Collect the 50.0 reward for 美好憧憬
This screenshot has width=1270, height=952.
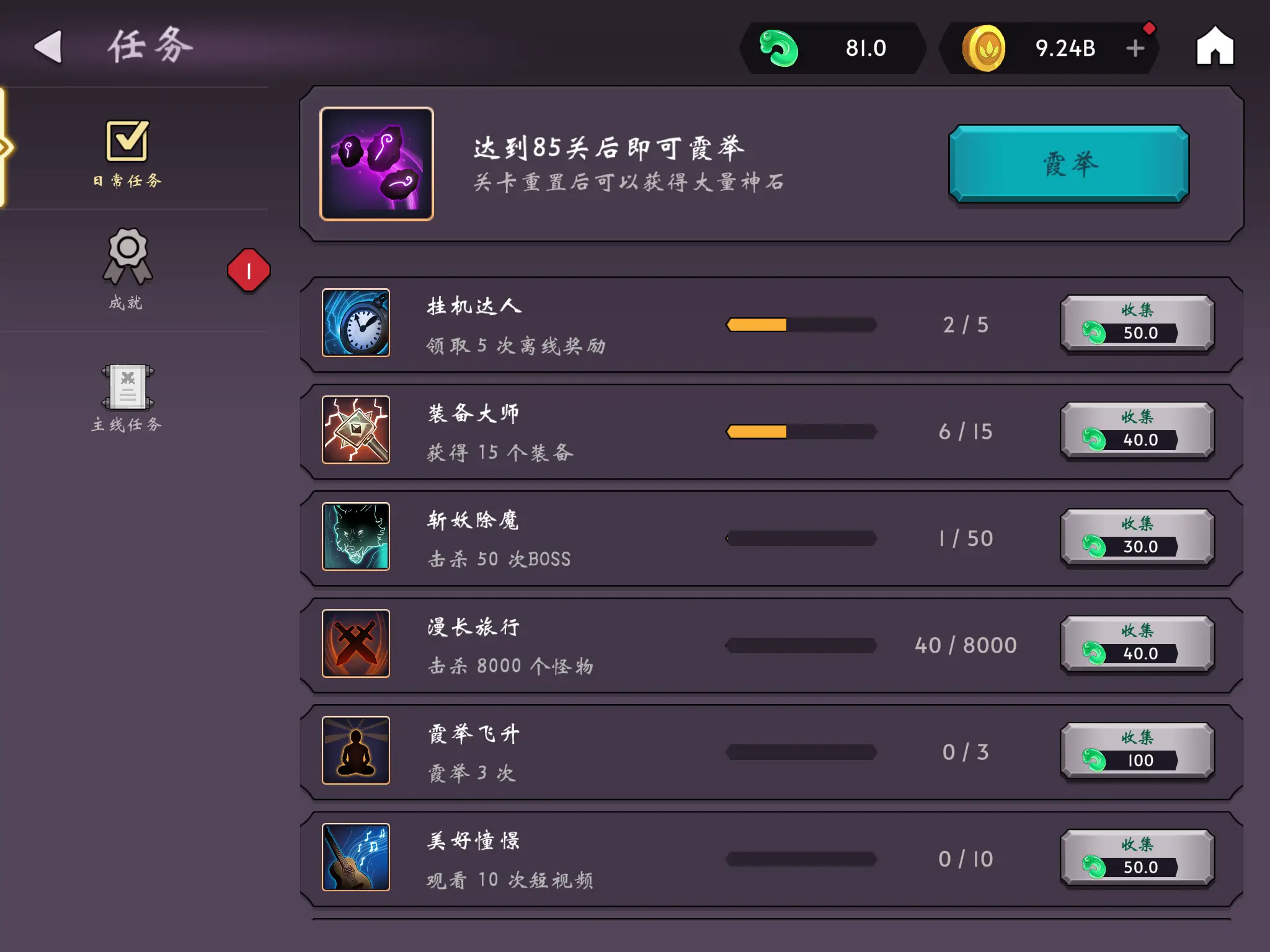(x=1137, y=858)
